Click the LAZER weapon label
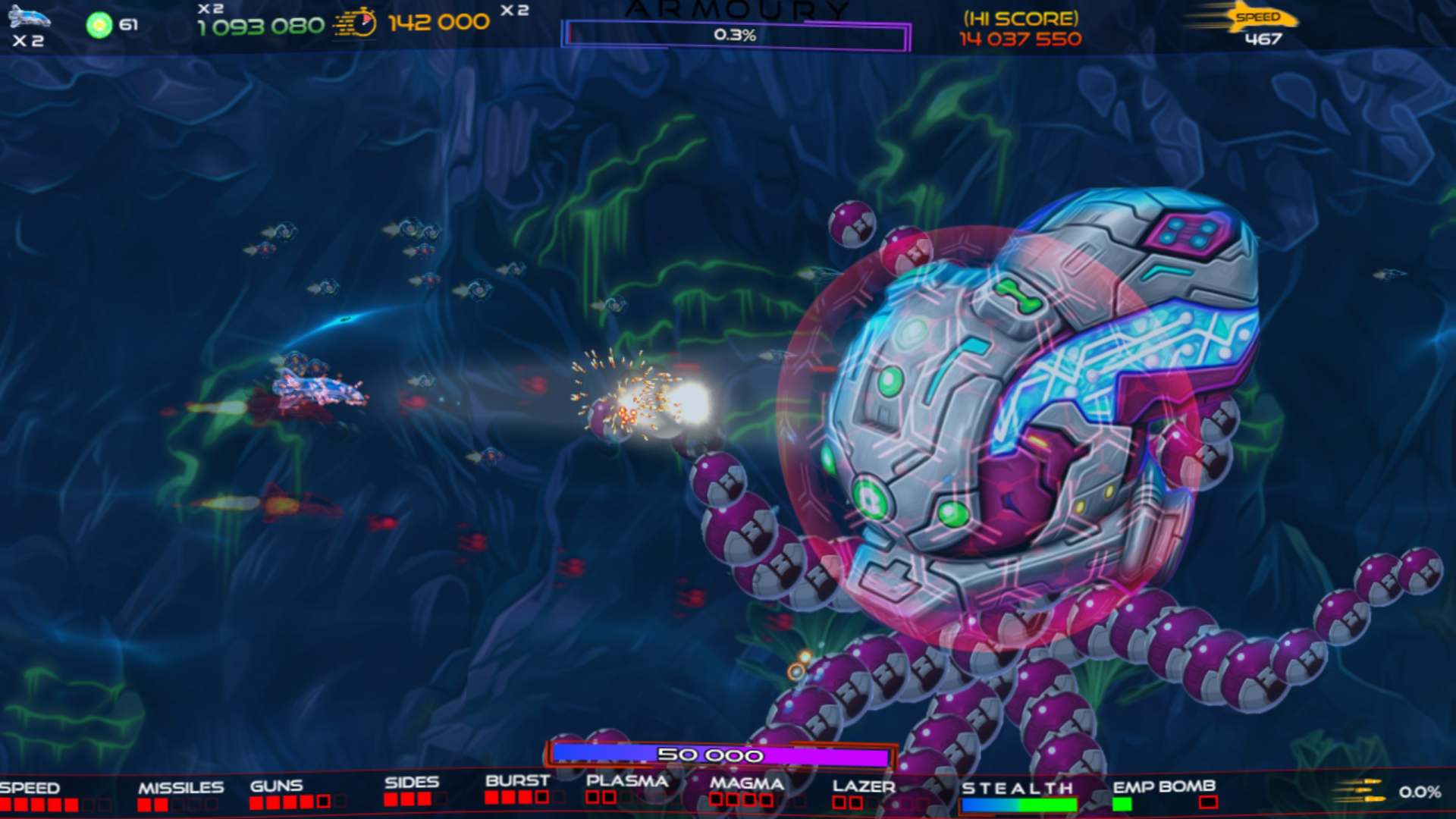This screenshot has width=1456, height=819. coord(864,786)
